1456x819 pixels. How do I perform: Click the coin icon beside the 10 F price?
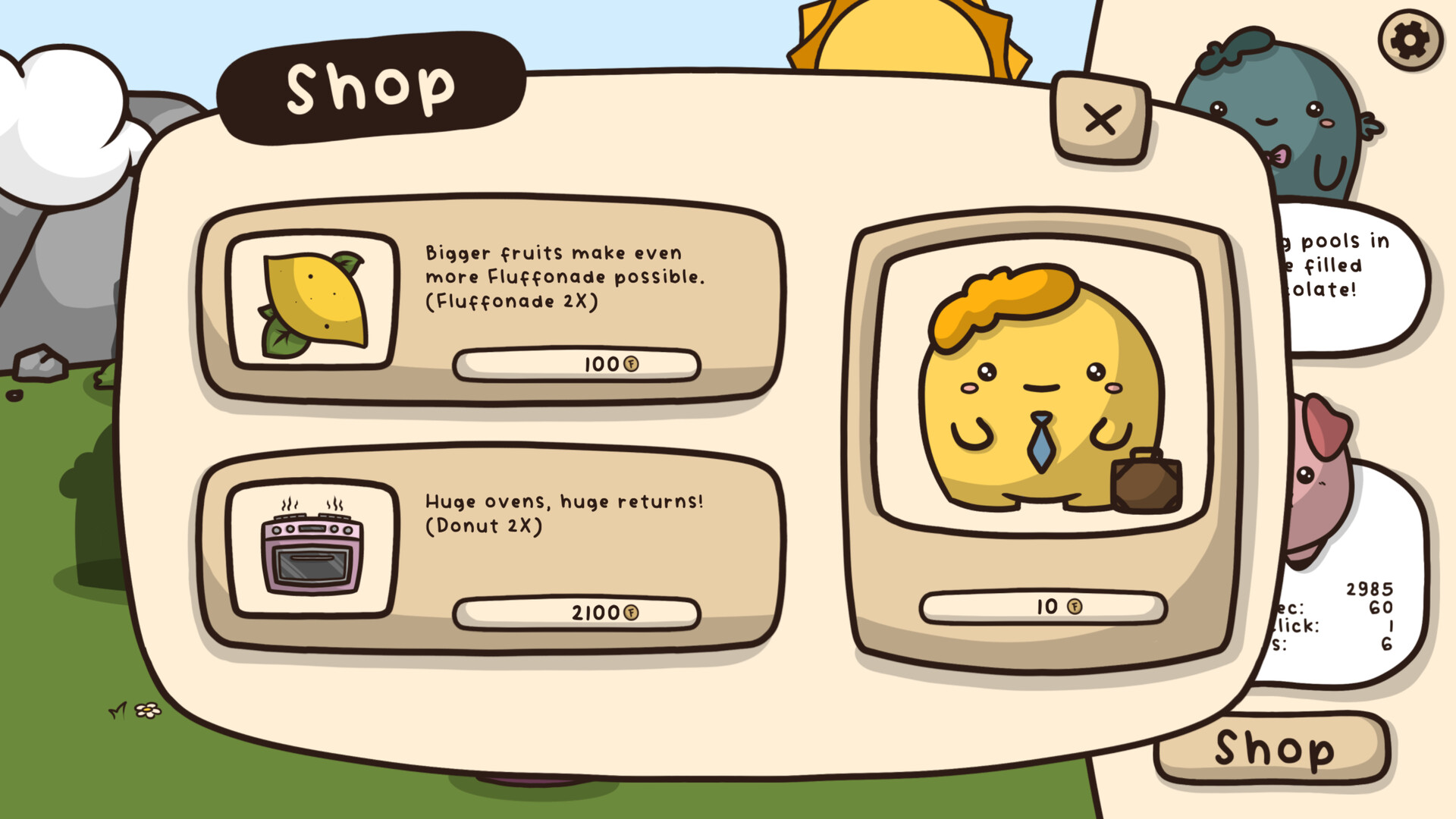(1075, 607)
